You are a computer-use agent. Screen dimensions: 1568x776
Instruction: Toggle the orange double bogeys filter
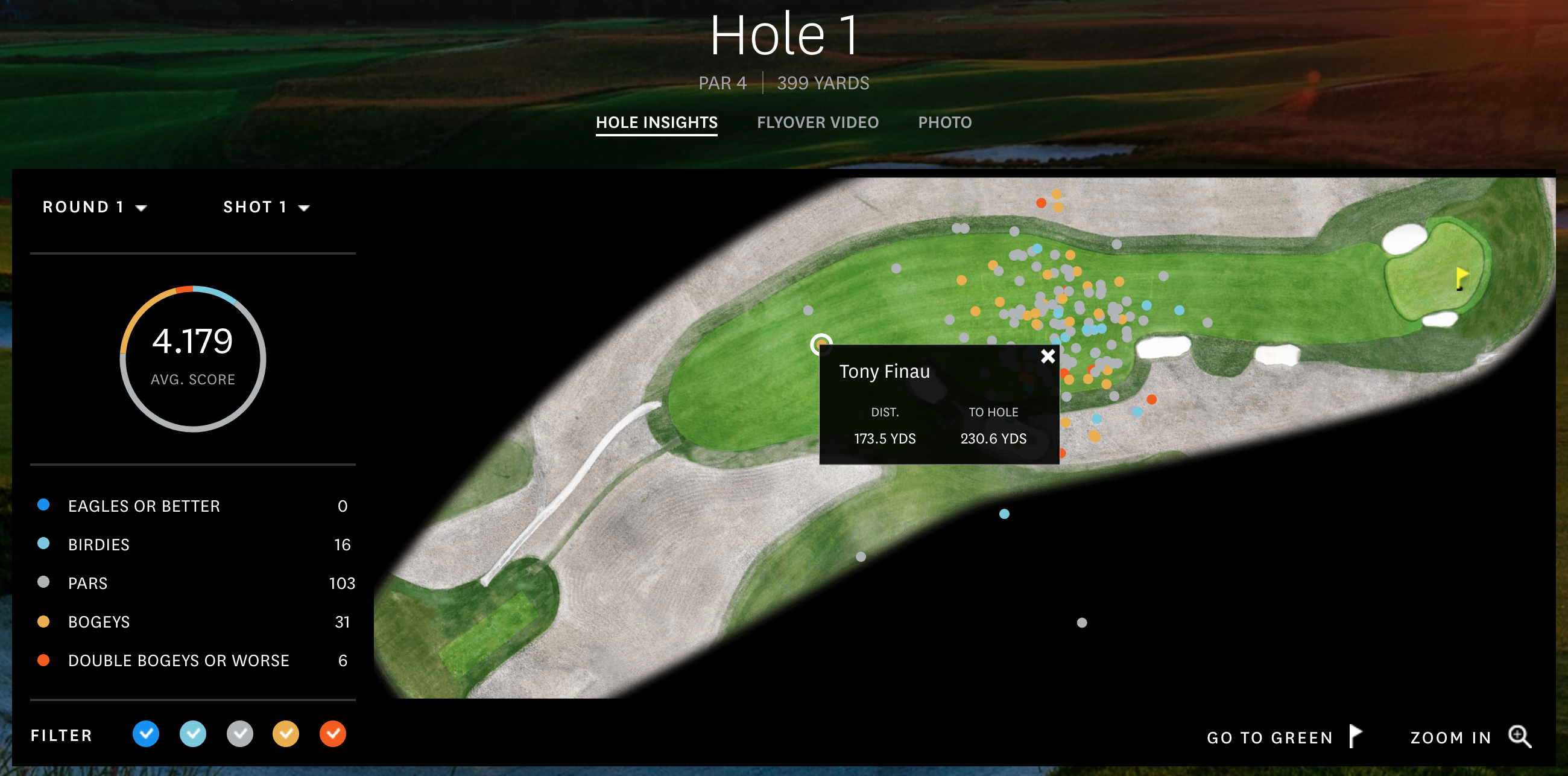(x=333, y=734)
